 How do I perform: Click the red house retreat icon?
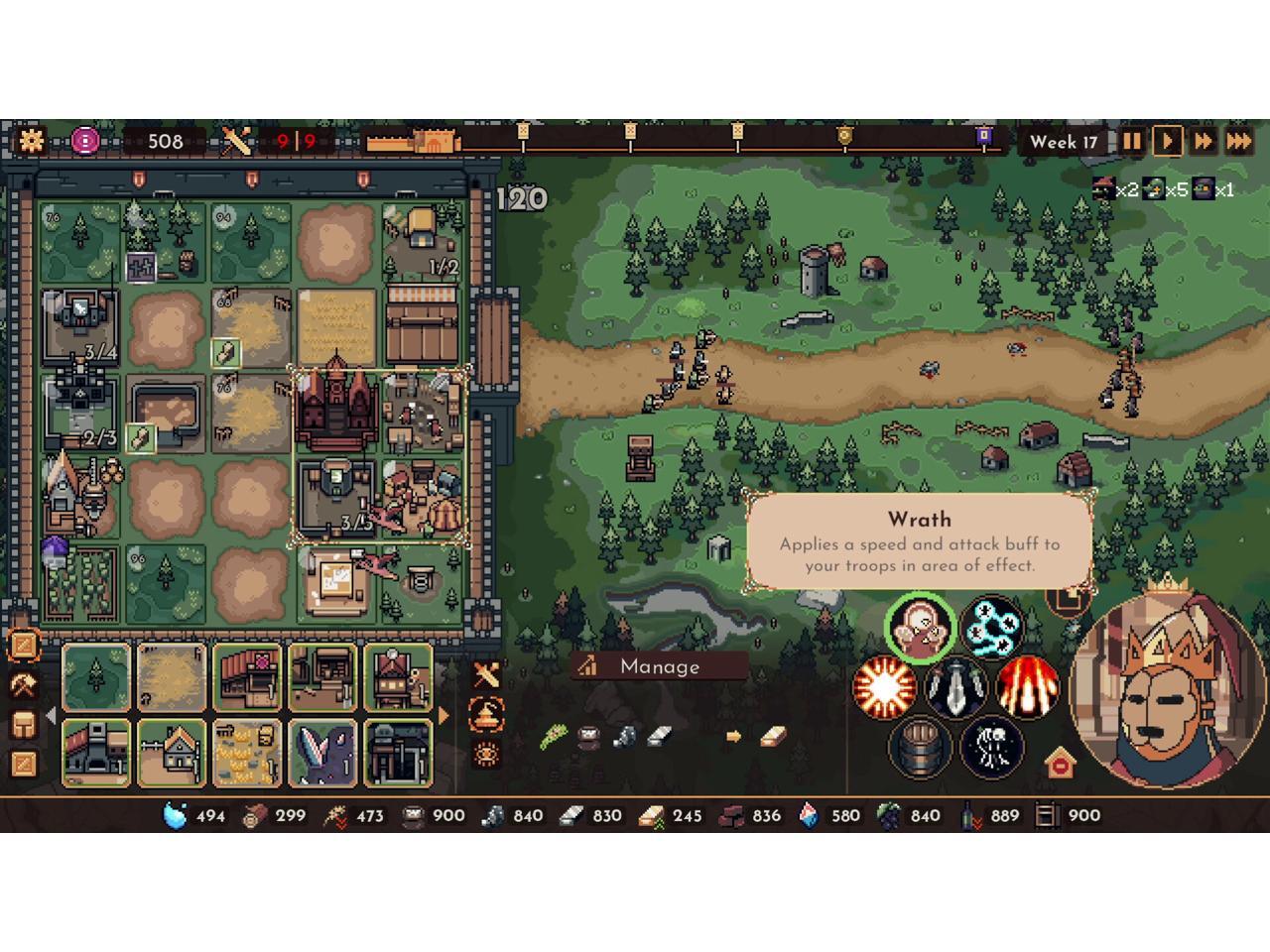pyautogui.click(x=1061, y=764)
